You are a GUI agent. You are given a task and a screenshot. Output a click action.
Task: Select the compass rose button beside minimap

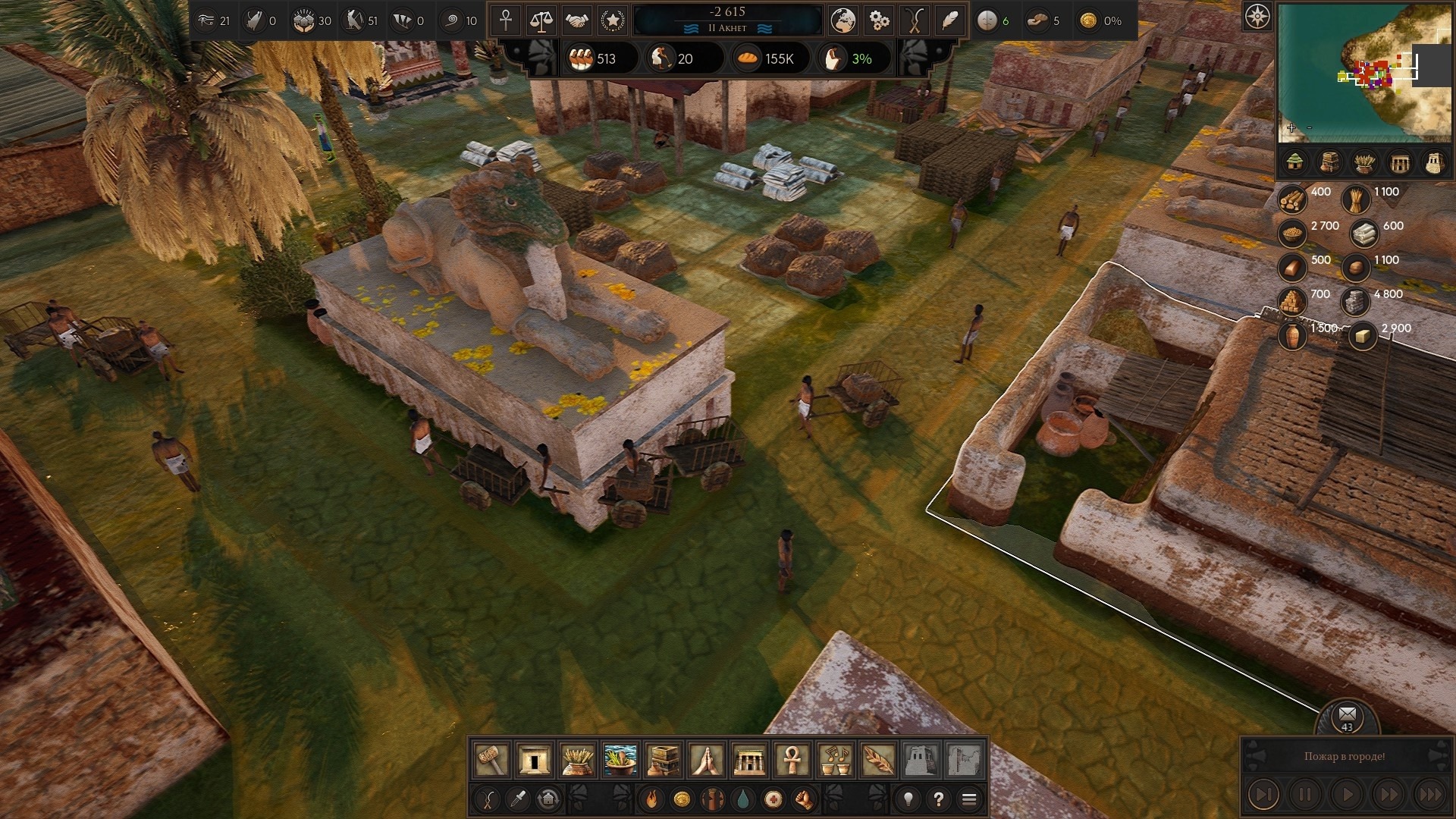point(1257,17)
